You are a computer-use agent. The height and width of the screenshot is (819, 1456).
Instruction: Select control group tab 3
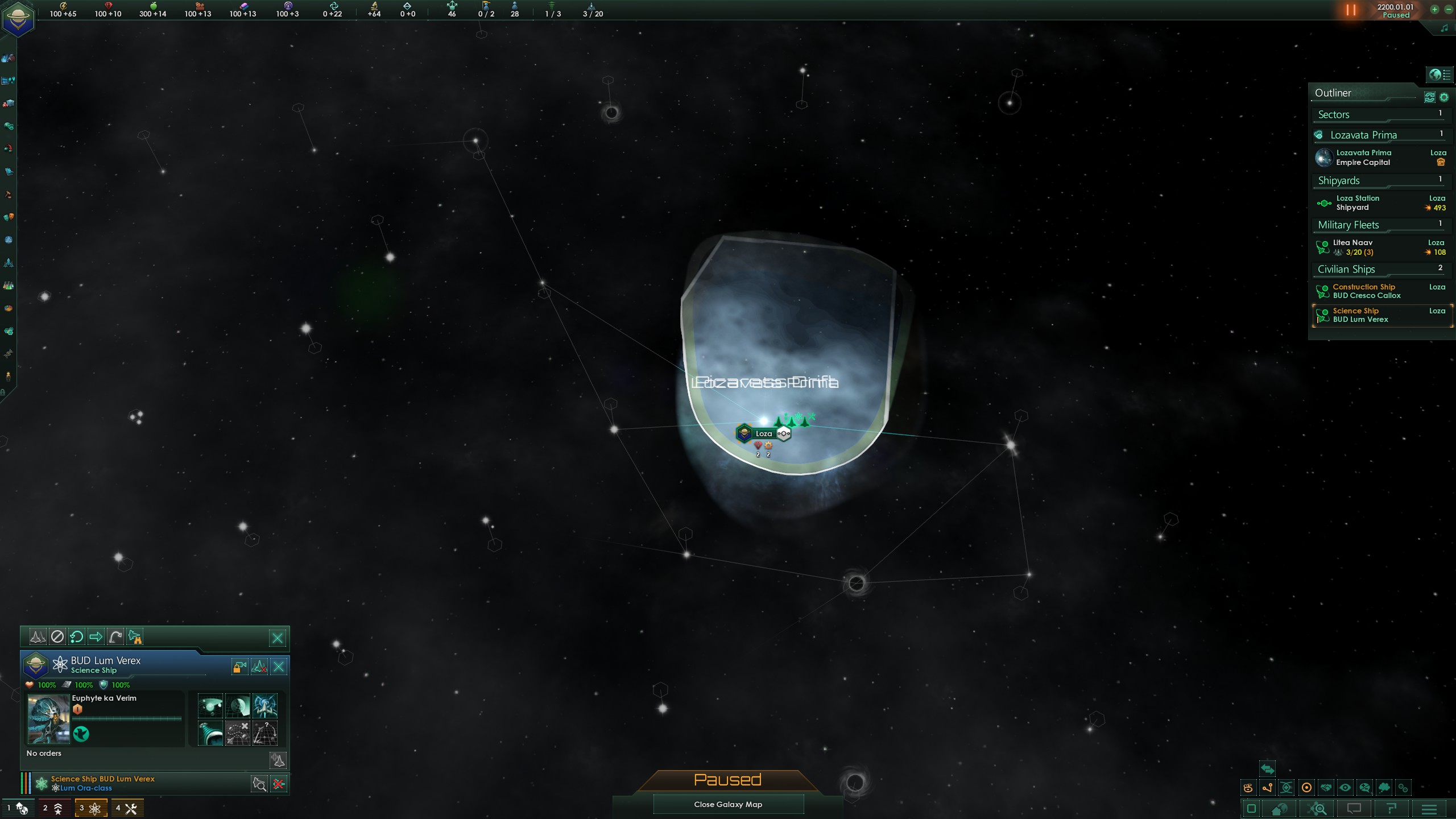[90, 807]
